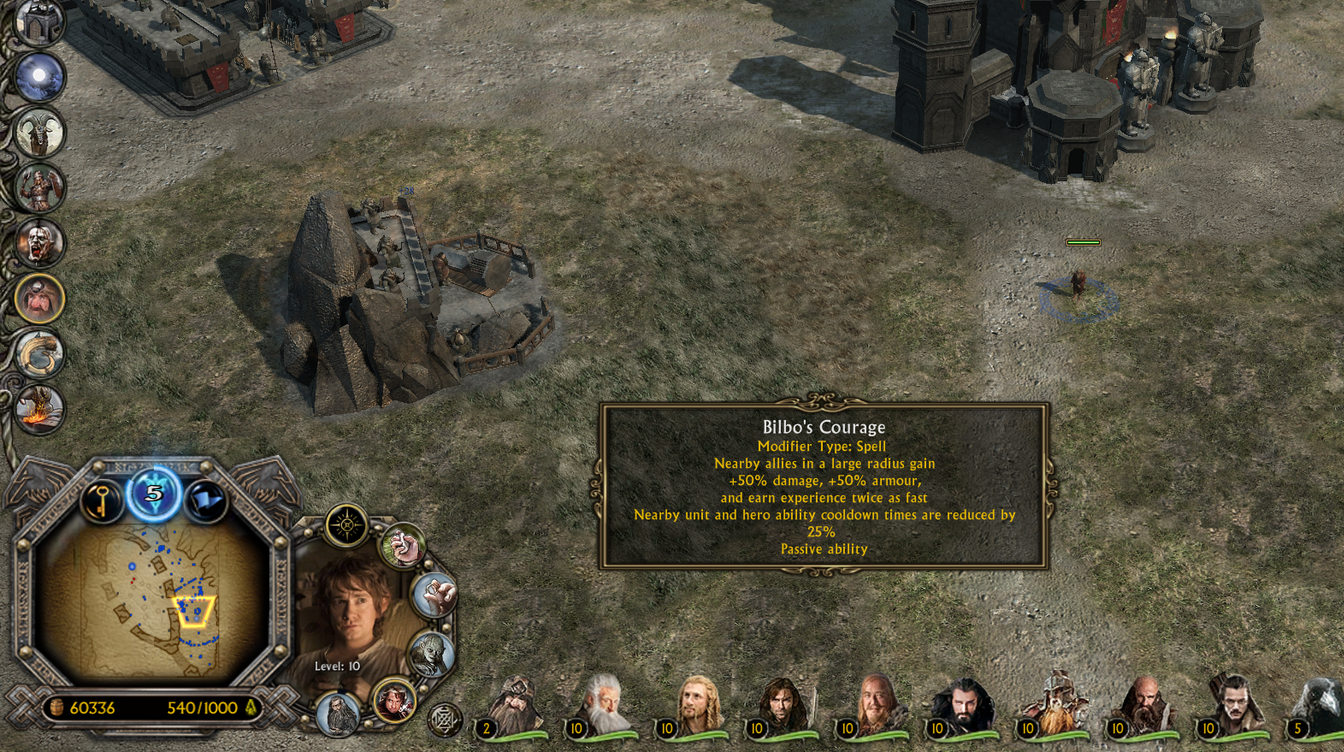Click the compass star button above Bilbo
Viewport: 1344px width, 752px height.
click(347, 525)
